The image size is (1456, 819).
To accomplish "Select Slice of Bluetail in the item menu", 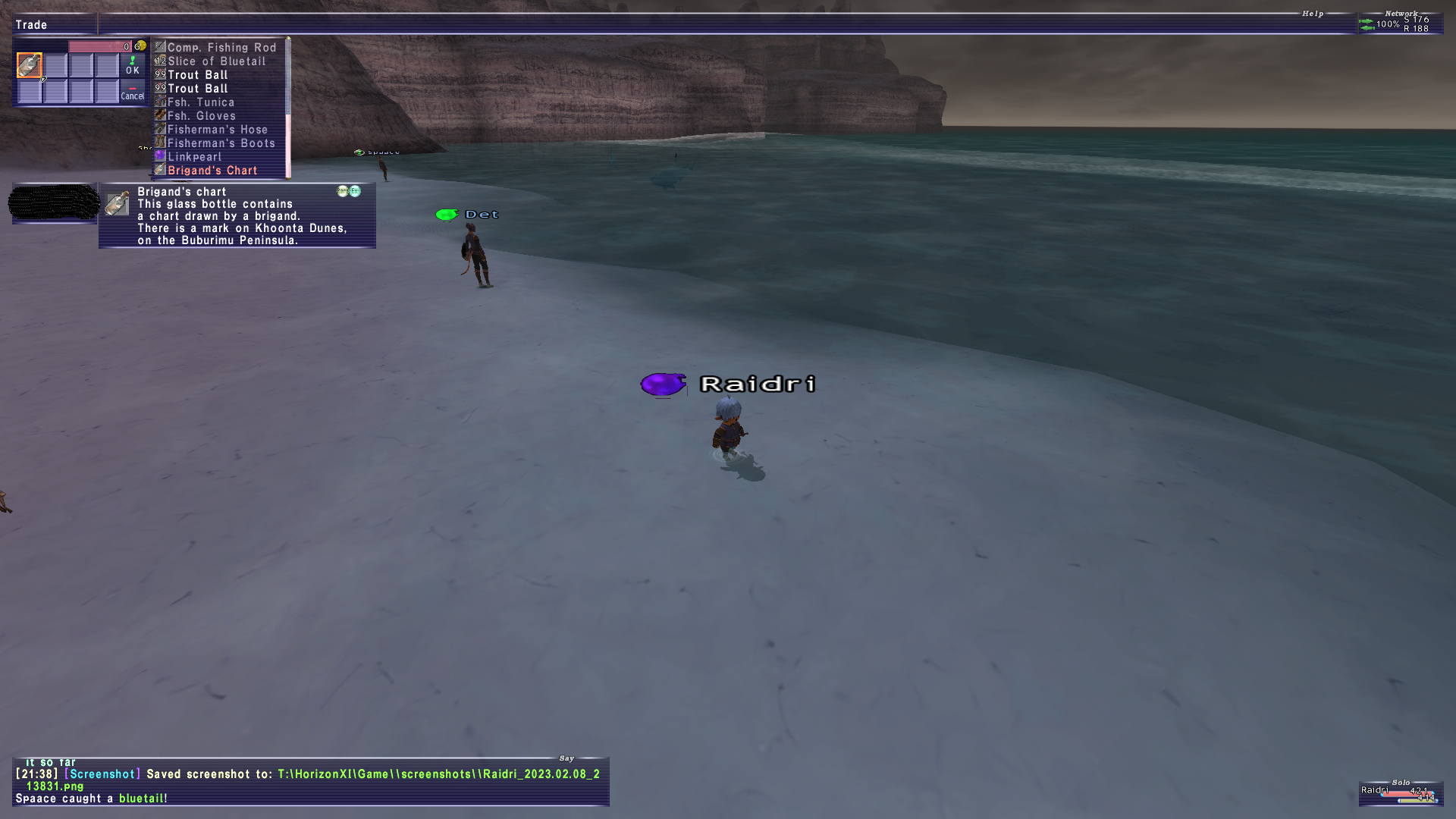I will tap(216, 61).
